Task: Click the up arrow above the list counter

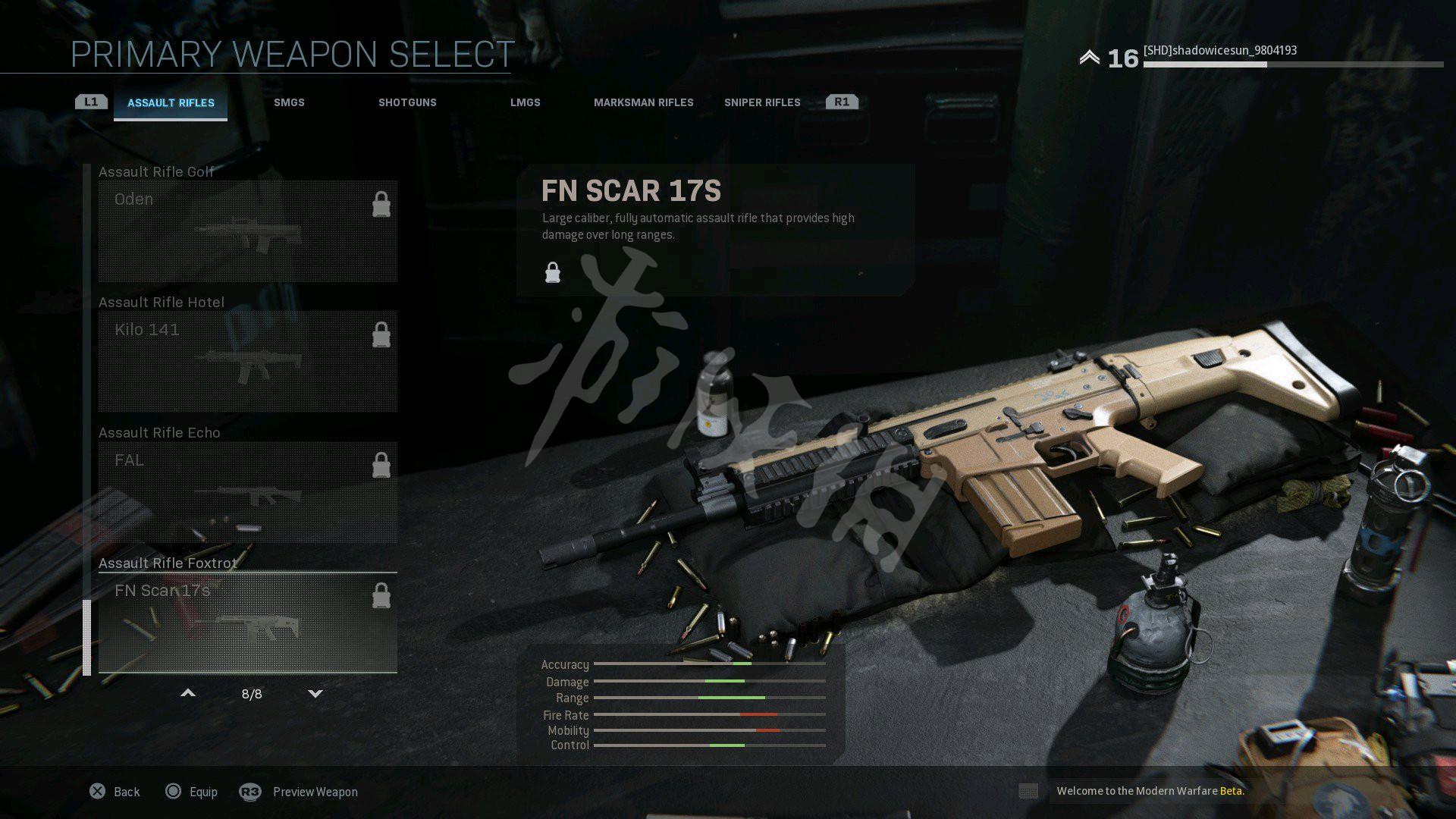Action: point(188,693)
